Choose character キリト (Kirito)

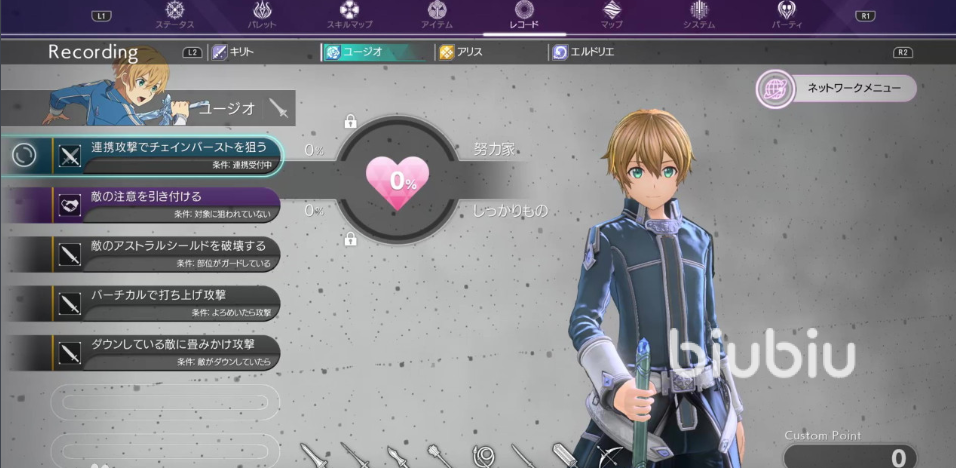(236, 52)
